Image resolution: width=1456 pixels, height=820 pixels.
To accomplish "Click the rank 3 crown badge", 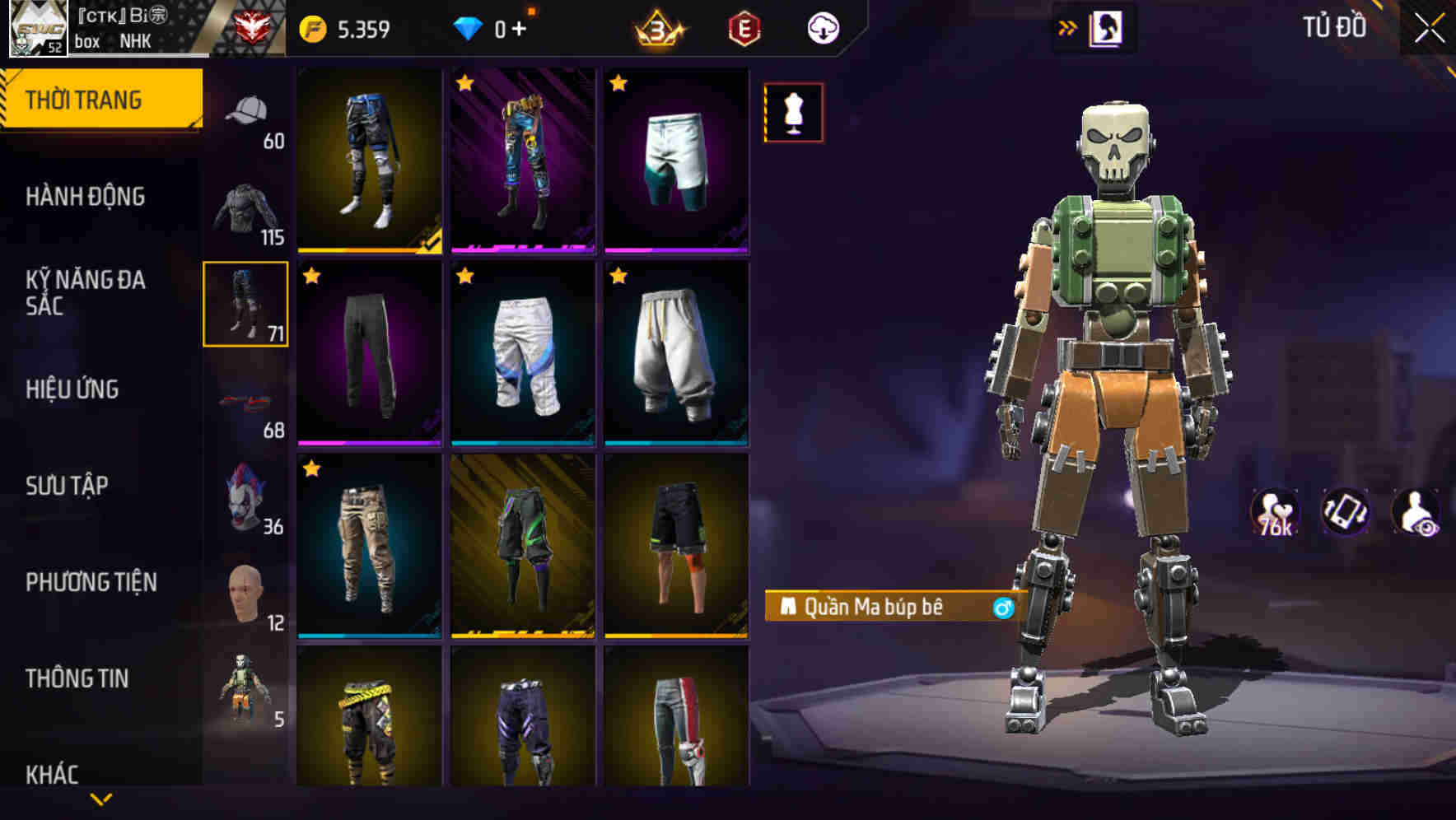I will 656,27.
